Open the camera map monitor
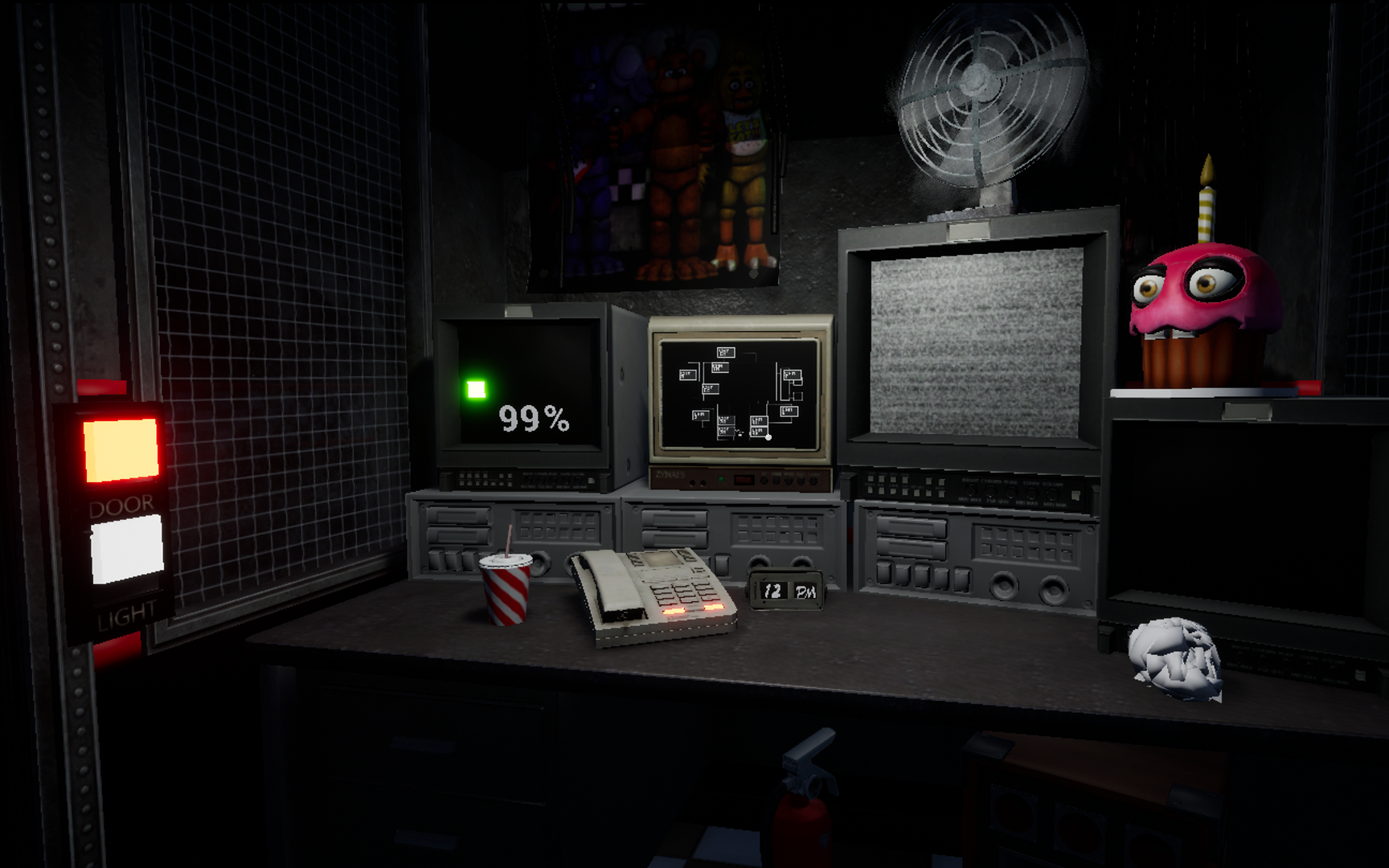The height and width of the screenshot is (868, 1389). pos(738,394)
